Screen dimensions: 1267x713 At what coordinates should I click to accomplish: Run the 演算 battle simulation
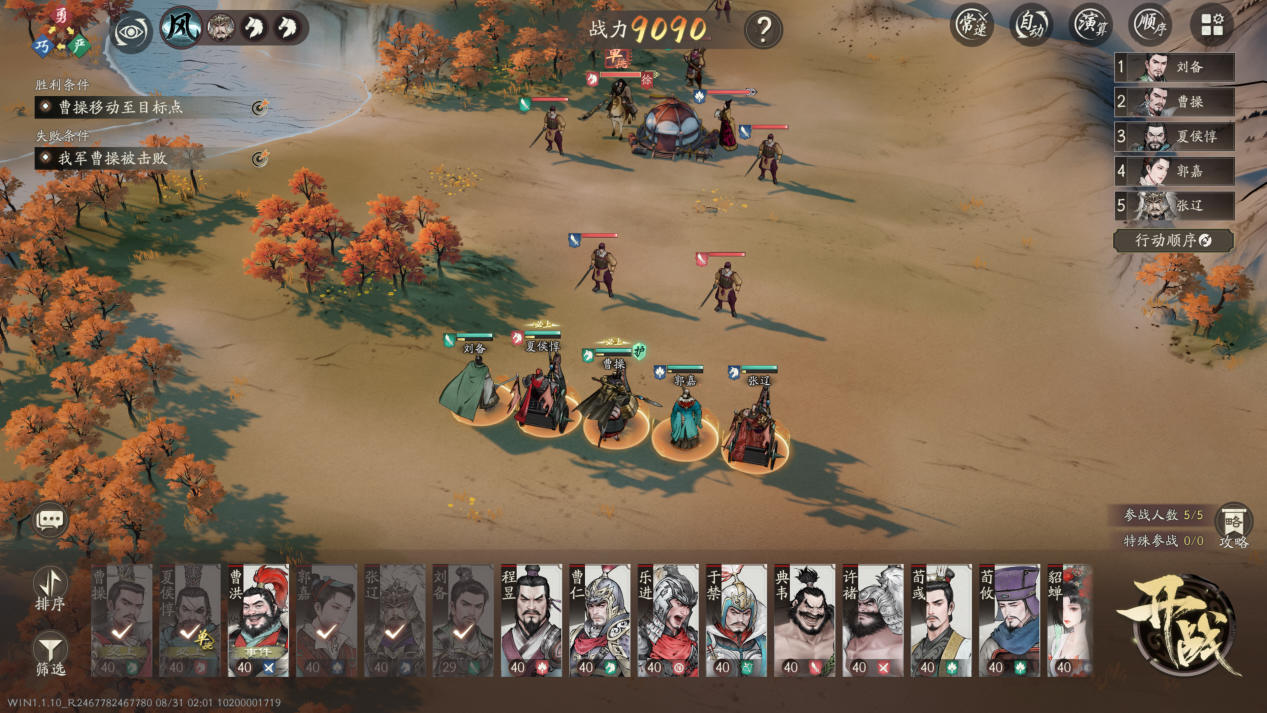[1090, 26]
